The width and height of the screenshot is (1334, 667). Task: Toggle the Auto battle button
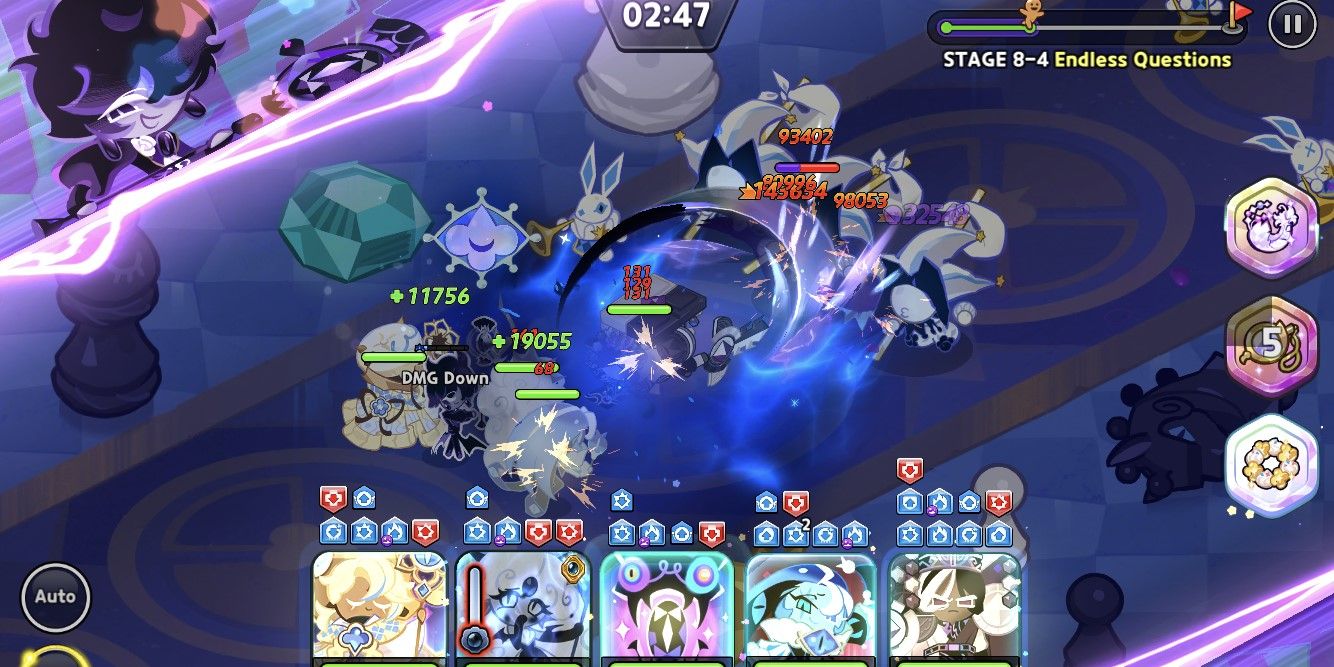55,597
